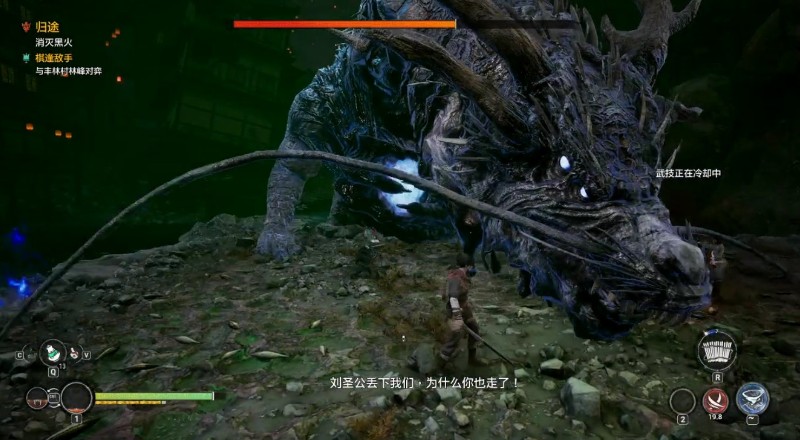Select the red-and-white potion item slot
Screen dimensions: 800x440
[x=72, y=352]
